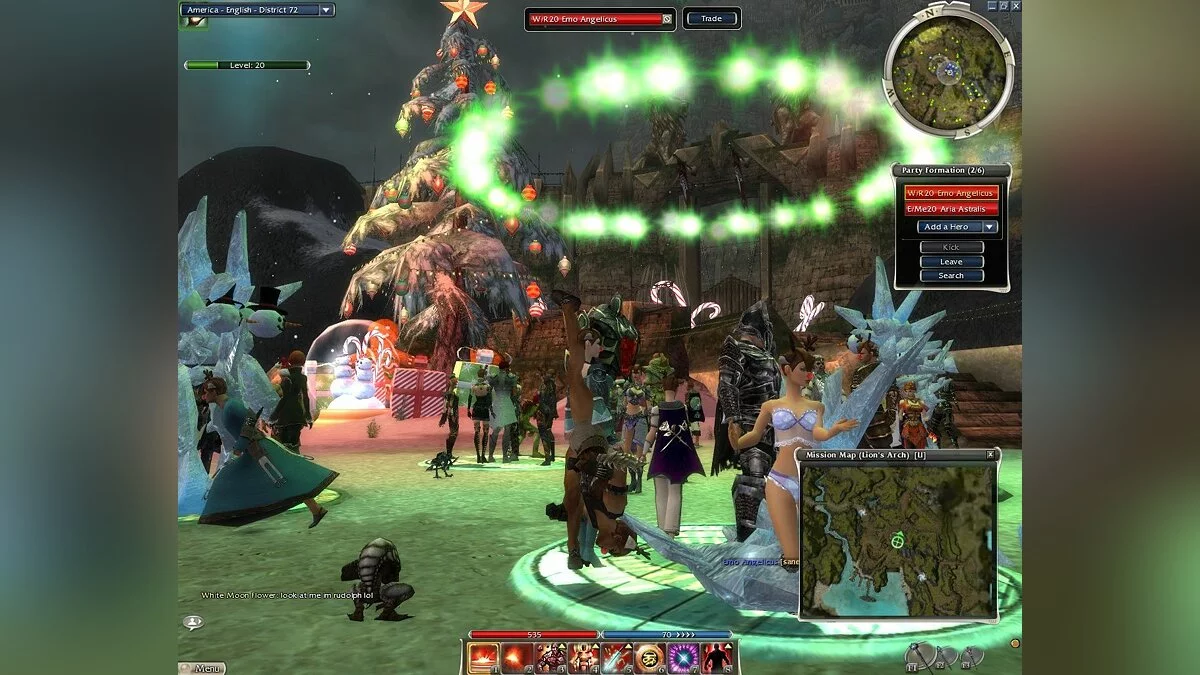Select Emo Angelicus in the party list
This screenshot has width=1200, height=675.
951,193
